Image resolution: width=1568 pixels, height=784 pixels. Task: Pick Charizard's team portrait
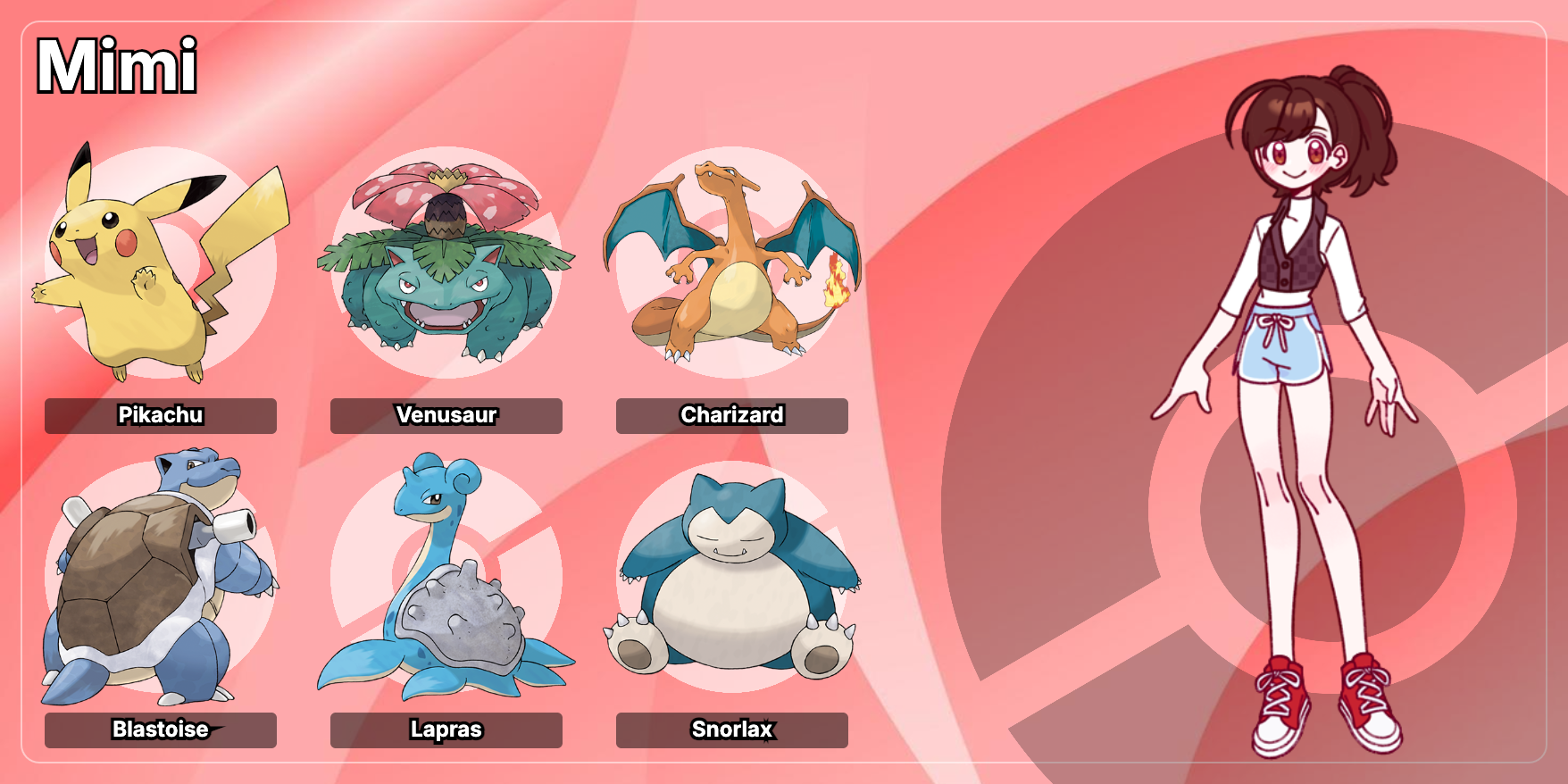coord(732,263)
